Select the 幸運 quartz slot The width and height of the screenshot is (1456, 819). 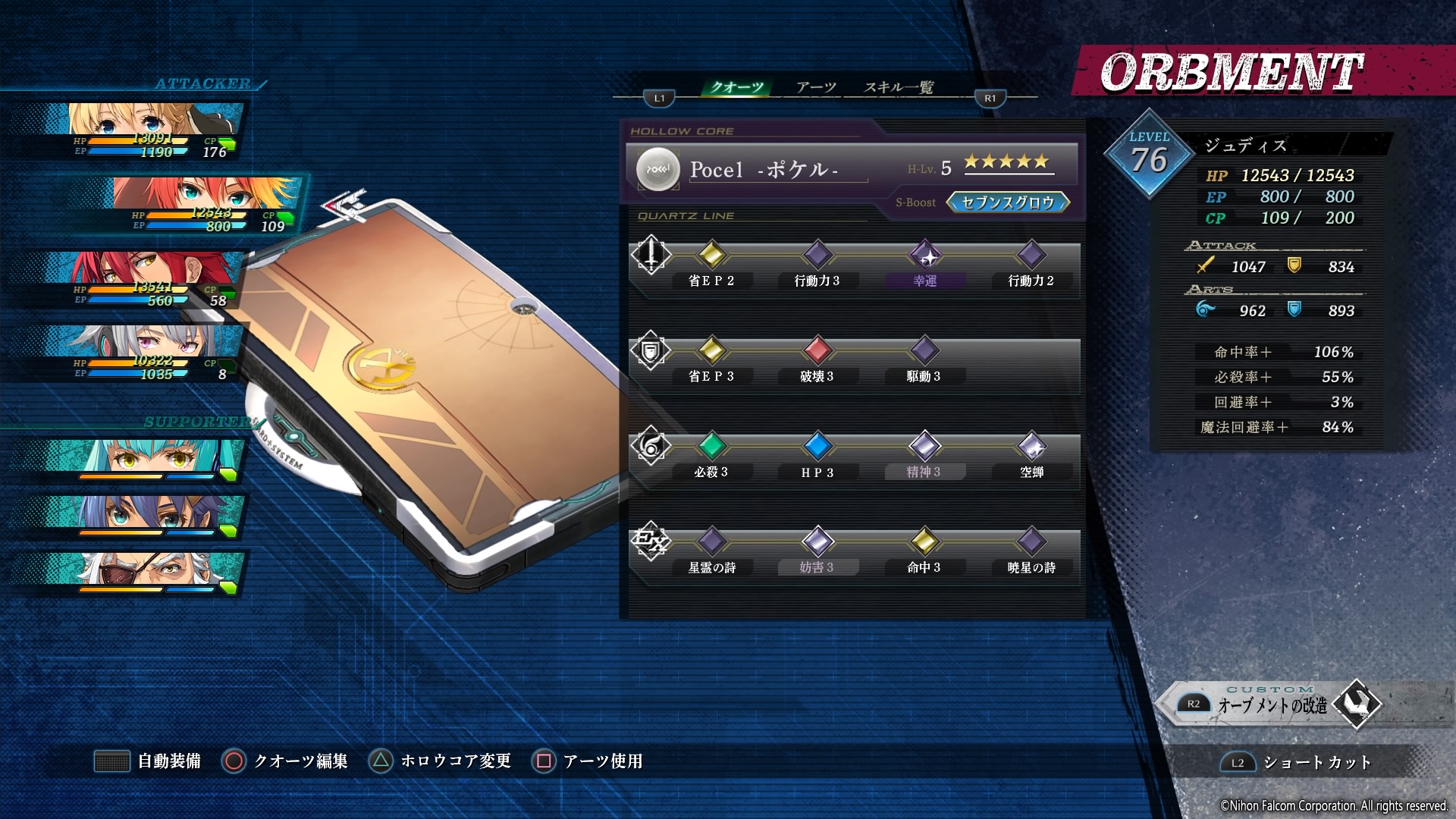(x=925, y=256)
